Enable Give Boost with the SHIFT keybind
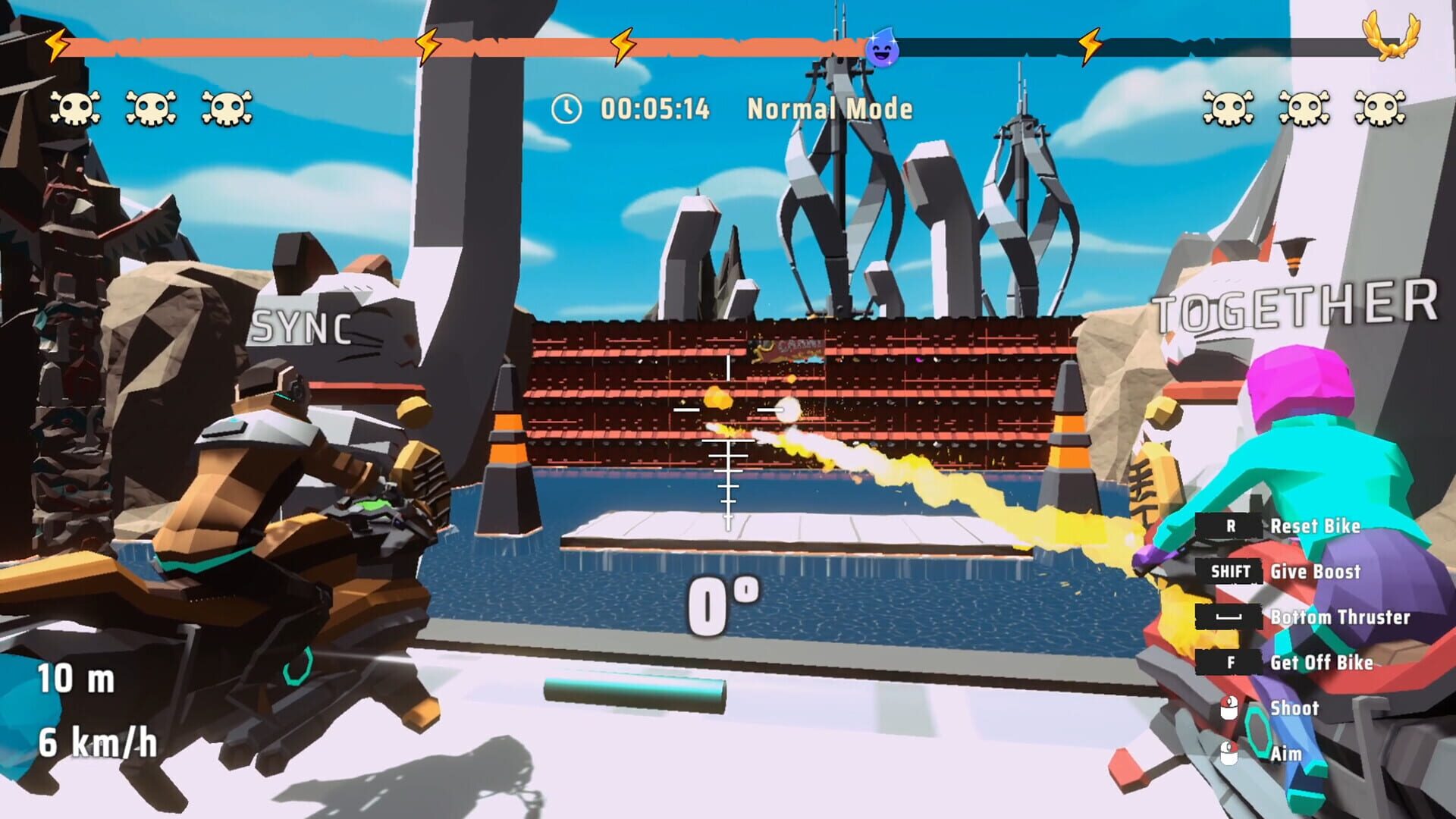The image size is (1456, 819). tap(1231, 573)
